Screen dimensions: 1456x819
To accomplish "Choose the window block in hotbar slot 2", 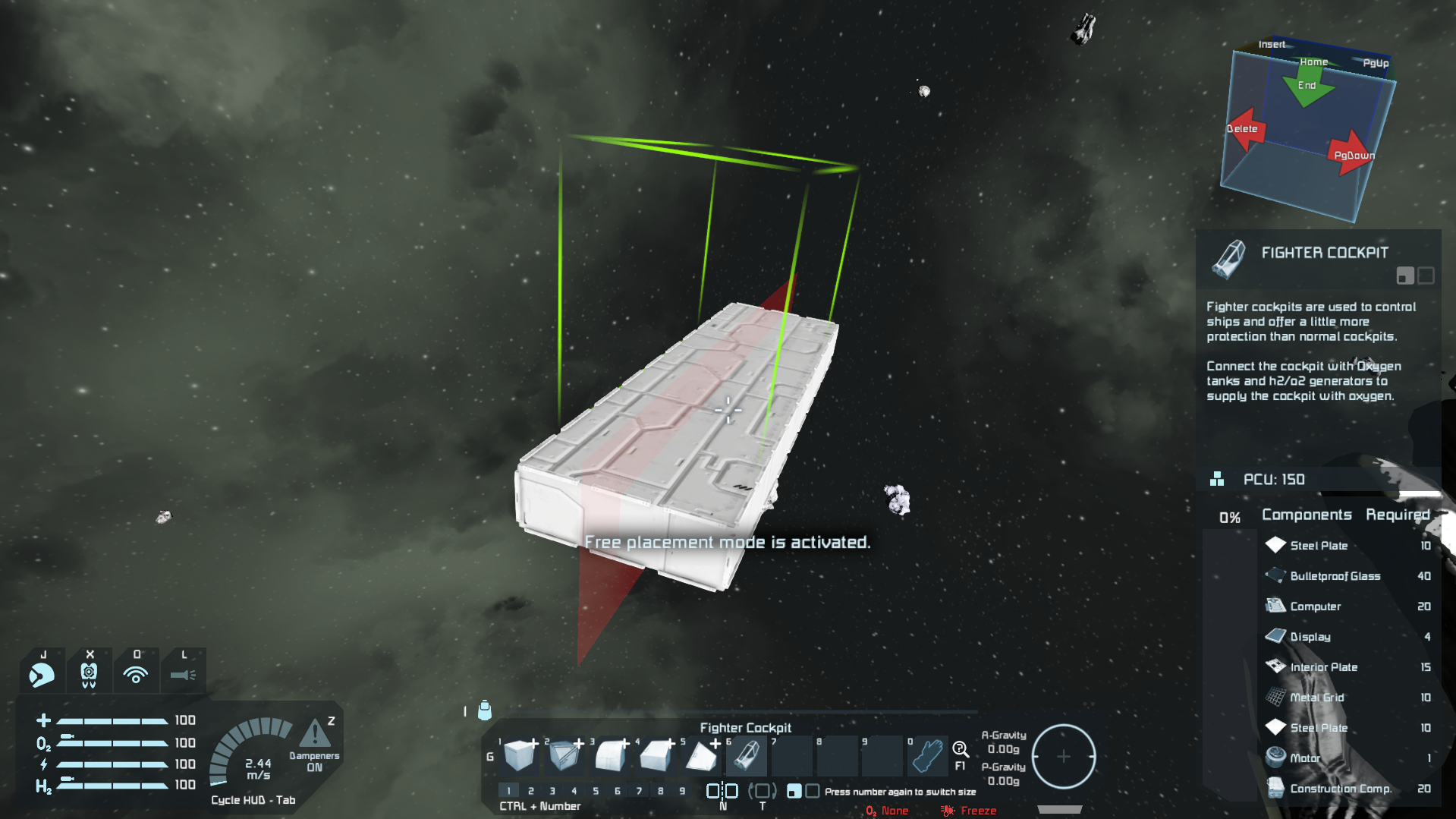I will [564, 756].
